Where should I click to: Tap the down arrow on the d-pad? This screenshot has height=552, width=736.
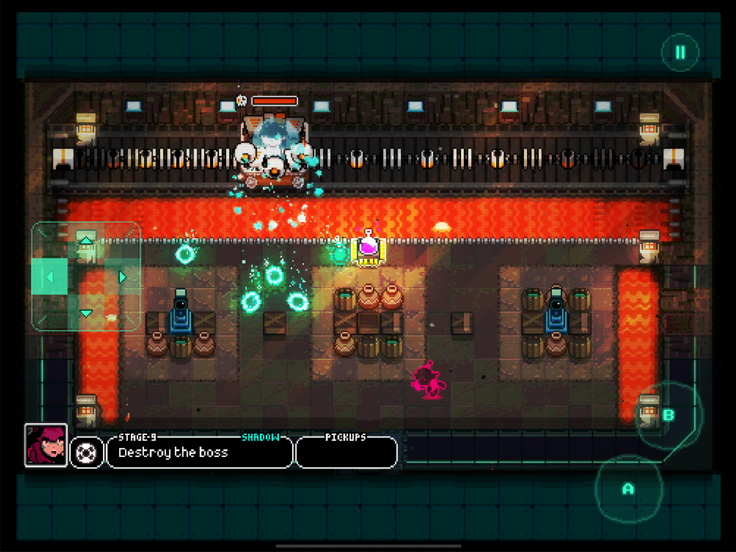pos(86,313)
